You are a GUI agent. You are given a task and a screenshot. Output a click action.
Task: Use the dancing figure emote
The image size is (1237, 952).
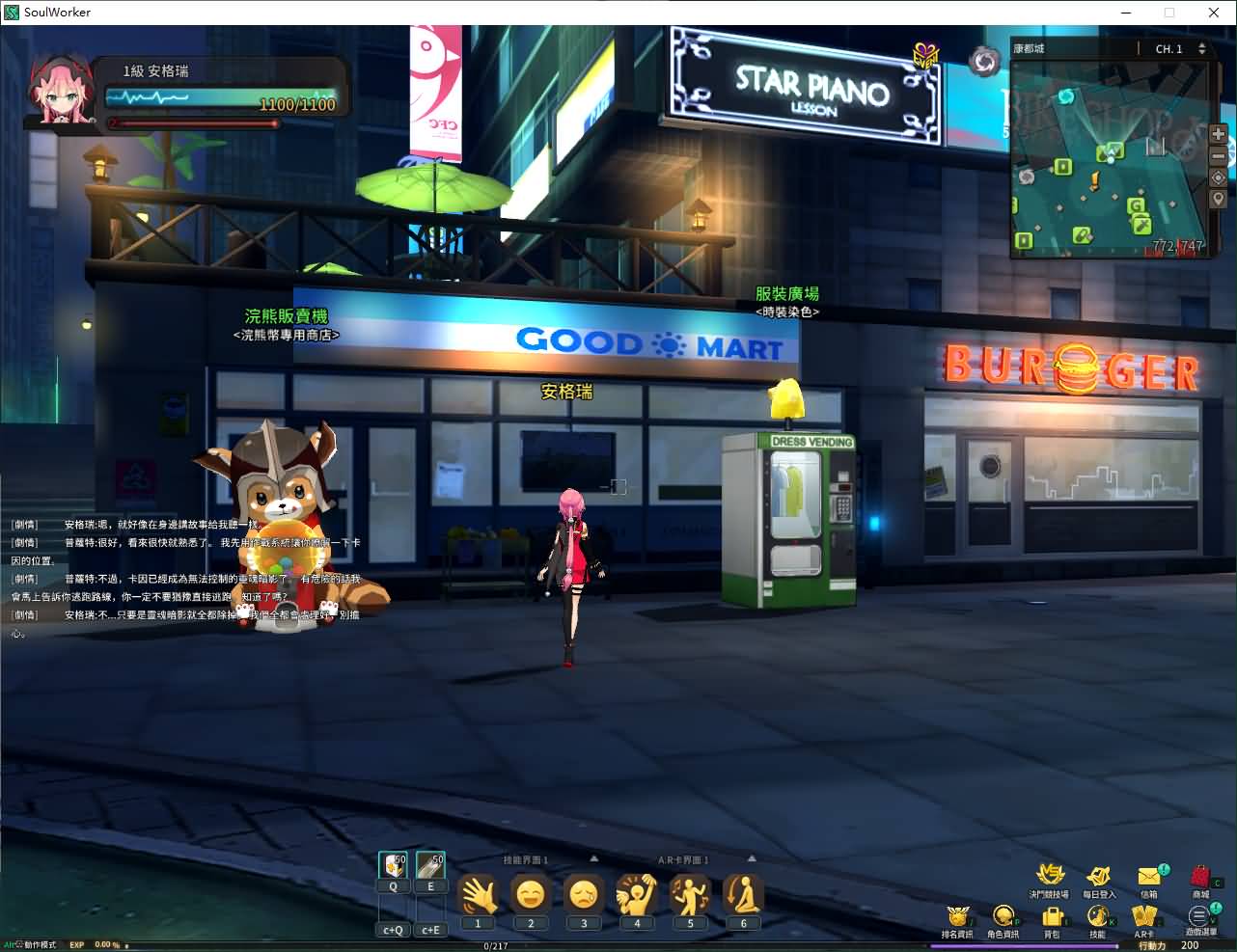(690, 895)
